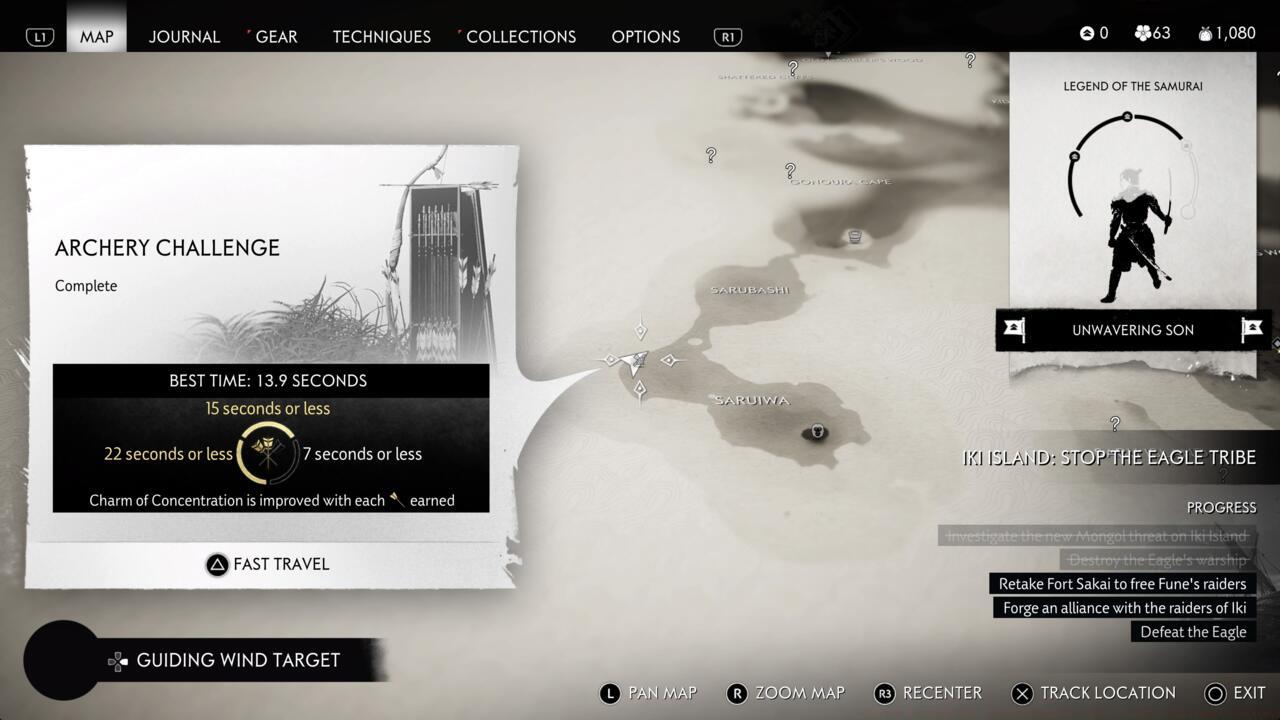Open the Options tab
This screenshot has height=720, width=1280.
click(645, 36)
